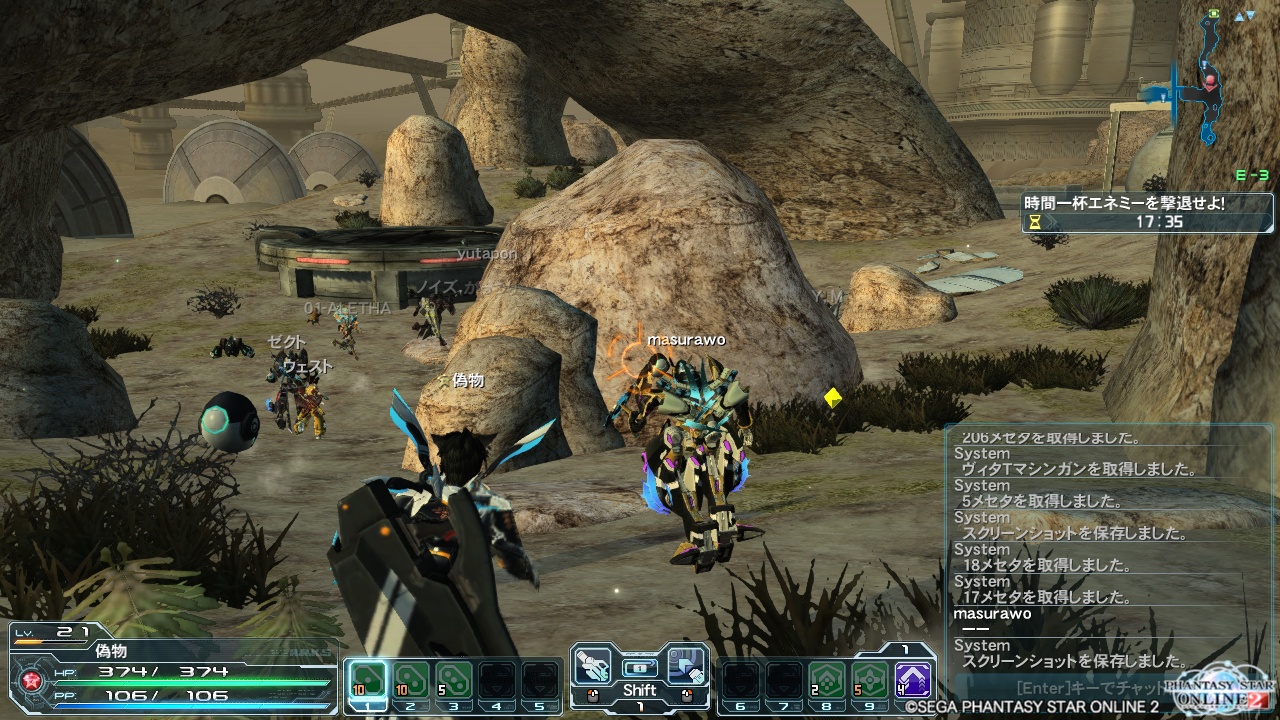This screenshot has width=1280, height=720.
Task: Click the minimap's up/down arrow toggle
Action: click(x=1244, y=16)
